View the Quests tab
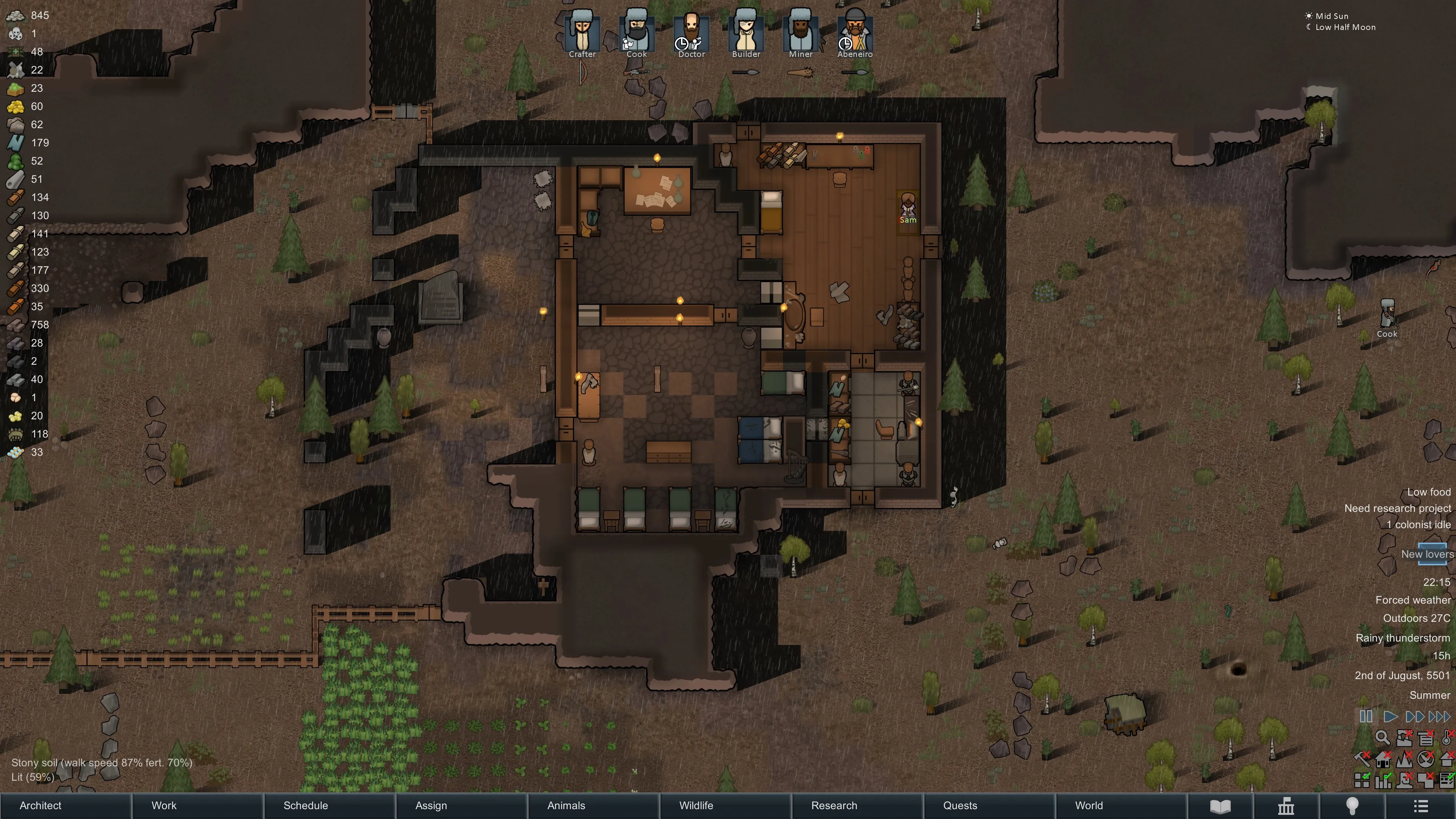 point(960,805)
